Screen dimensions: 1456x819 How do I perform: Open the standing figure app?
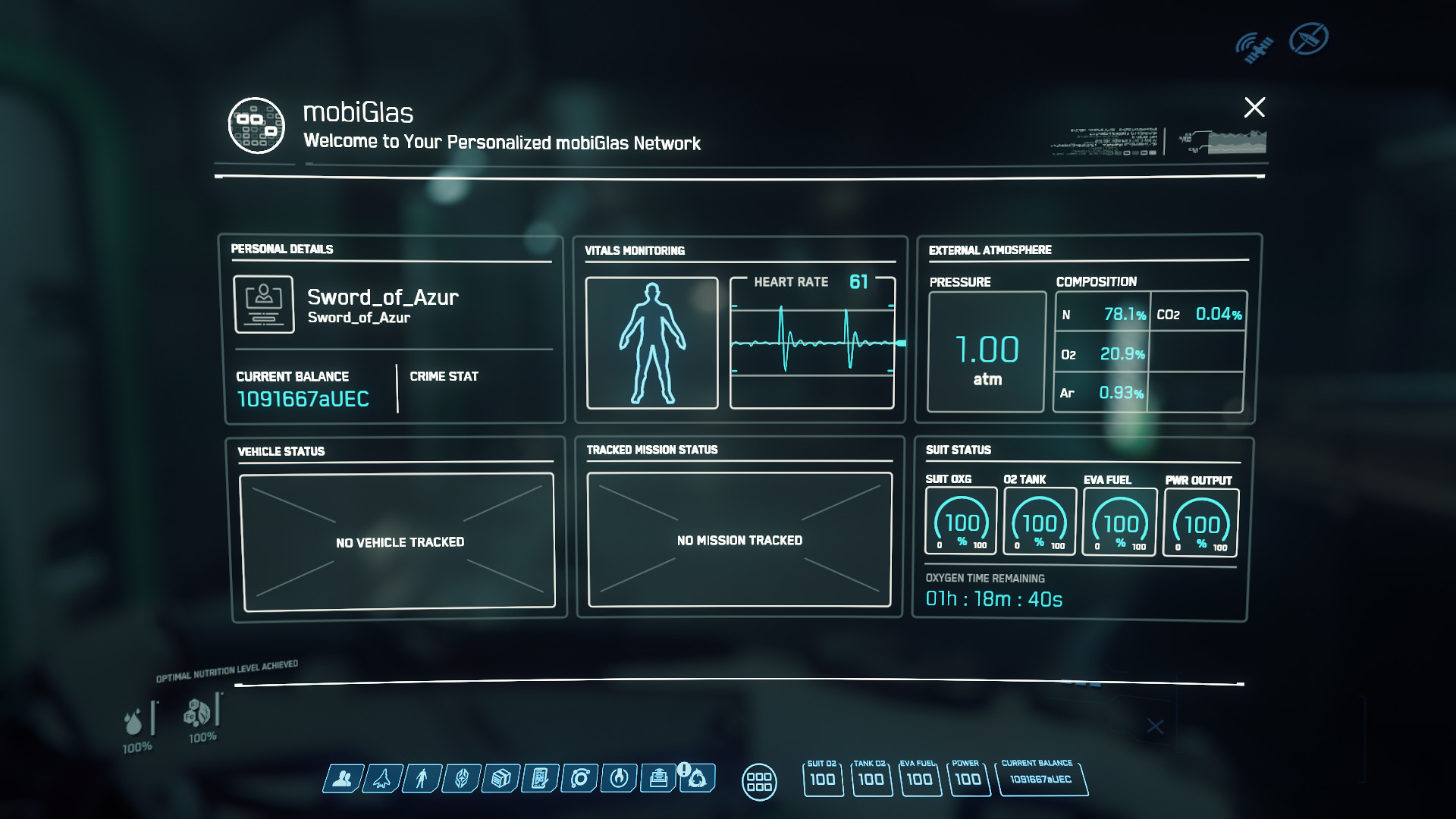[422, 778]
